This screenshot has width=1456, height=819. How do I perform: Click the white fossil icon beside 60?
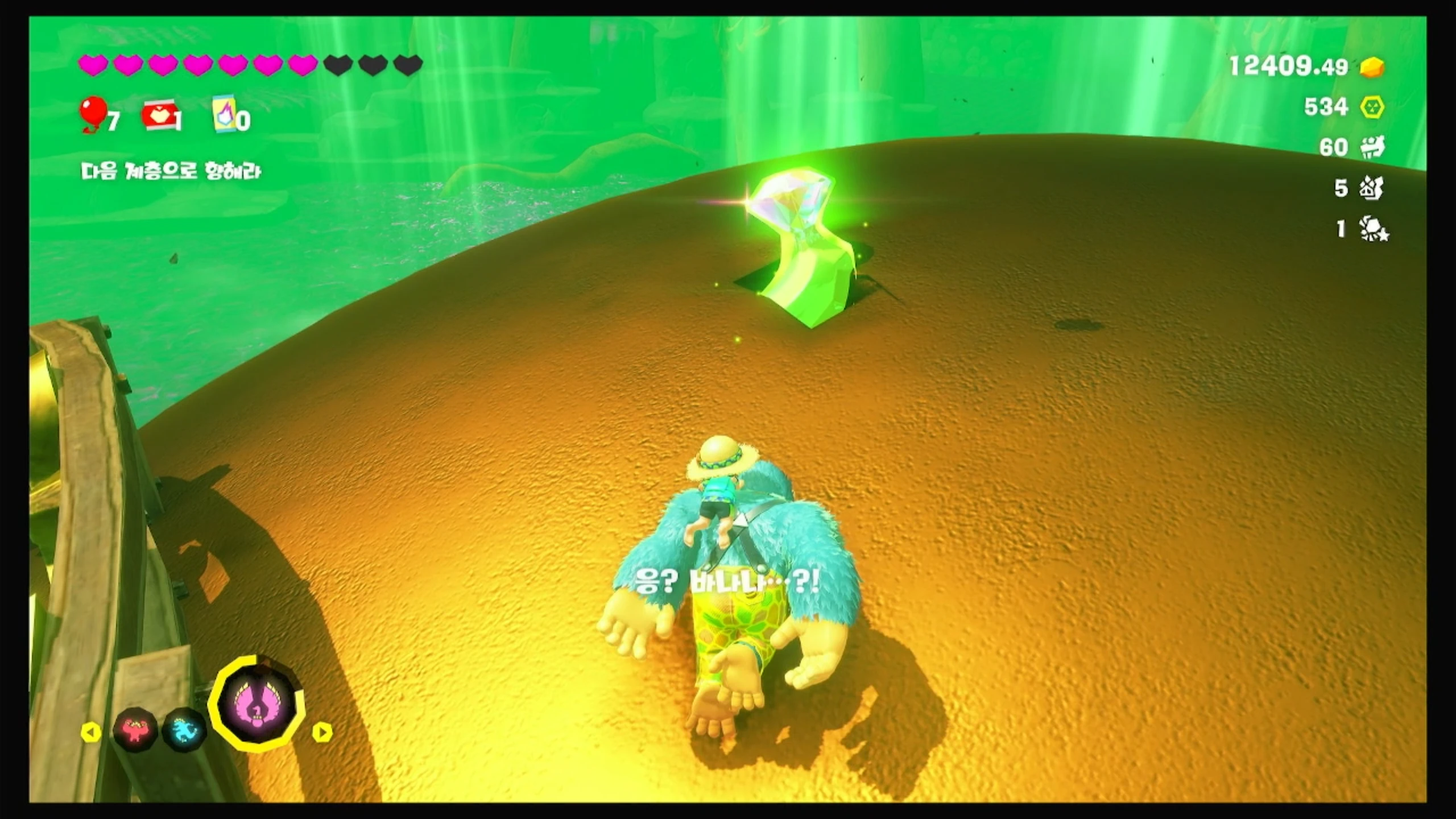1372,148
